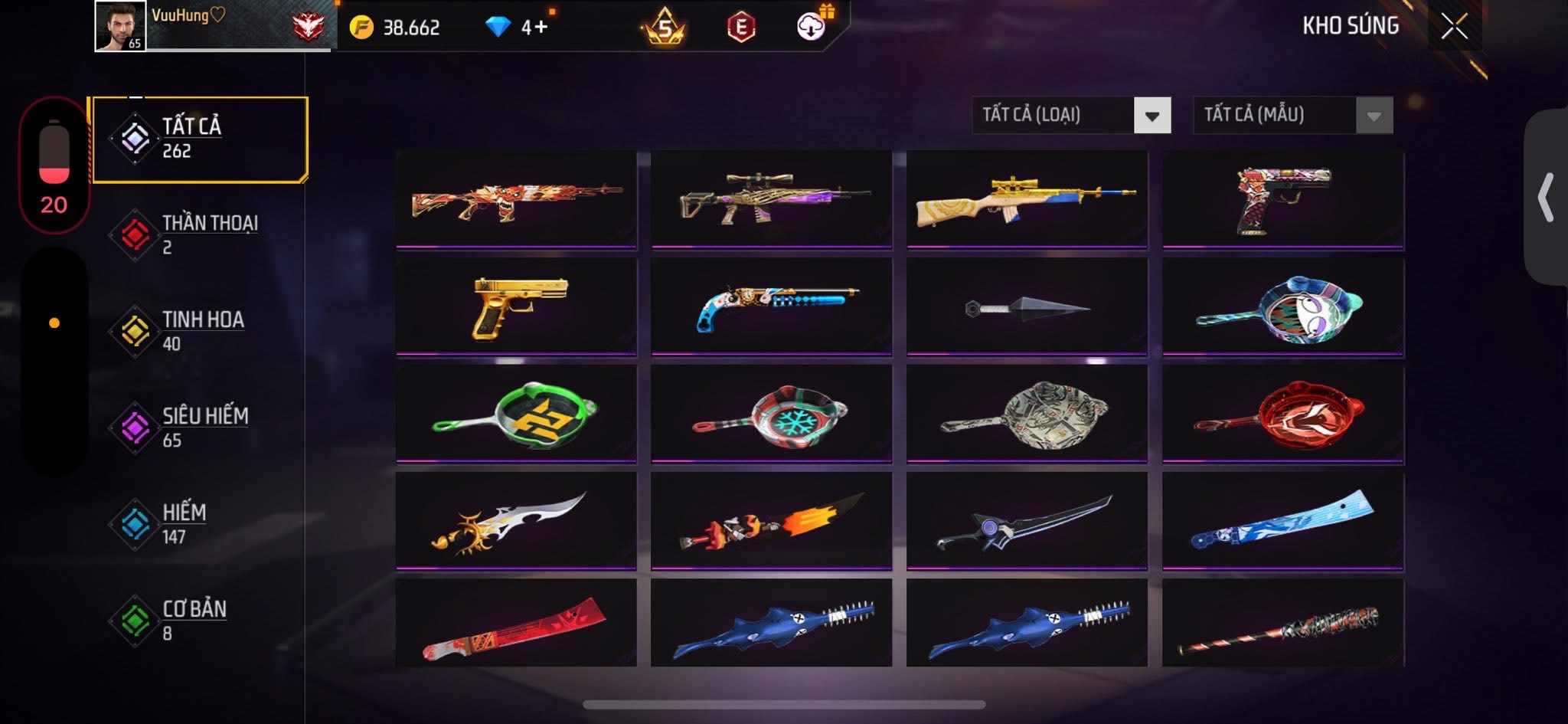Open the Tất Cả (Mẫu) dropdown
1568x724 pixels.
(x=1292, y=116)
